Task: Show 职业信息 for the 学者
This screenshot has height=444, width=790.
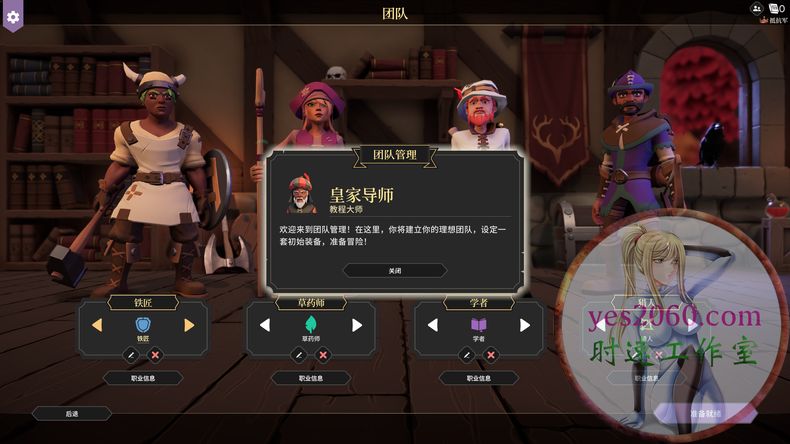Action: (x=479, y=378)
